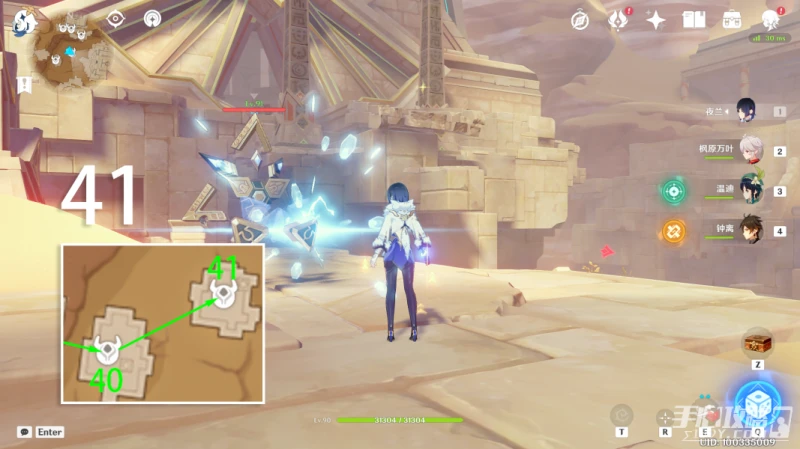Open the chat box icon
The width and height of the screenshot is (800, 449).
point(24,432)
